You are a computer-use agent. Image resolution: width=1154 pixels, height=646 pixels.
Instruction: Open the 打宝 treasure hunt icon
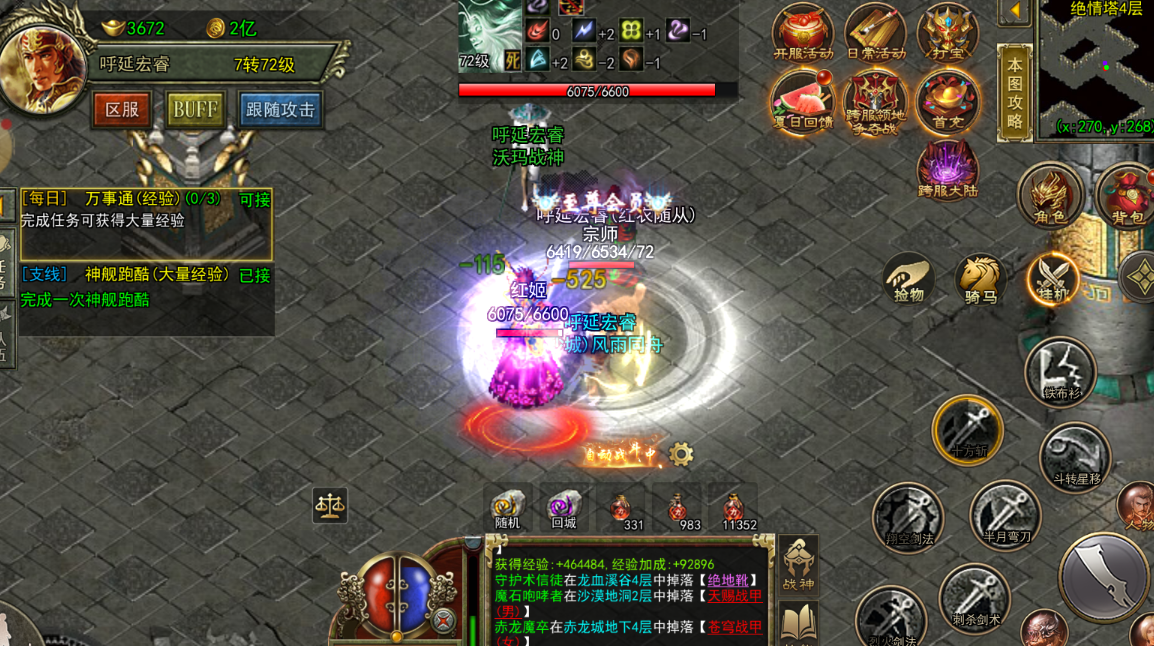(x=946, y=33)
